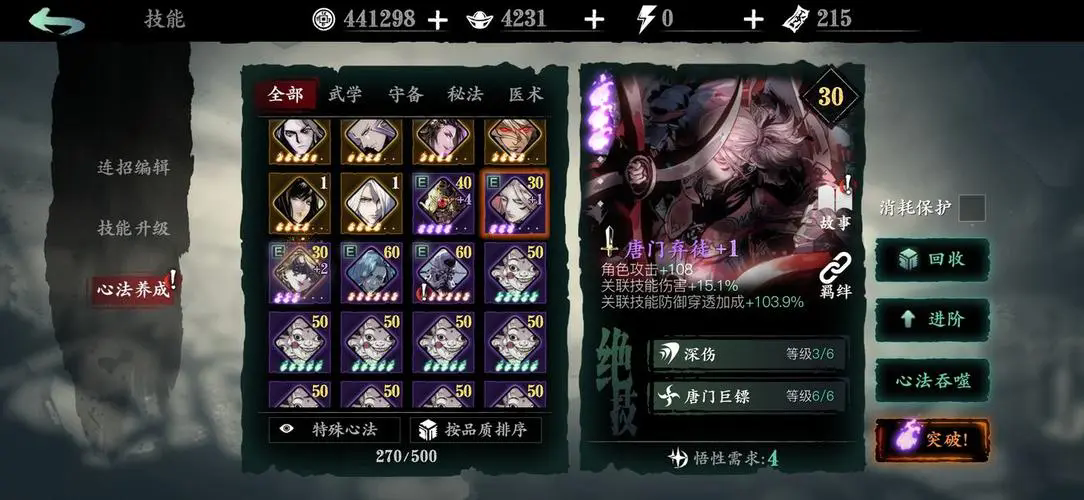The image size is (1084, 500).
Task: Open the 羁绊 chain icon
Action: (834, 277)
